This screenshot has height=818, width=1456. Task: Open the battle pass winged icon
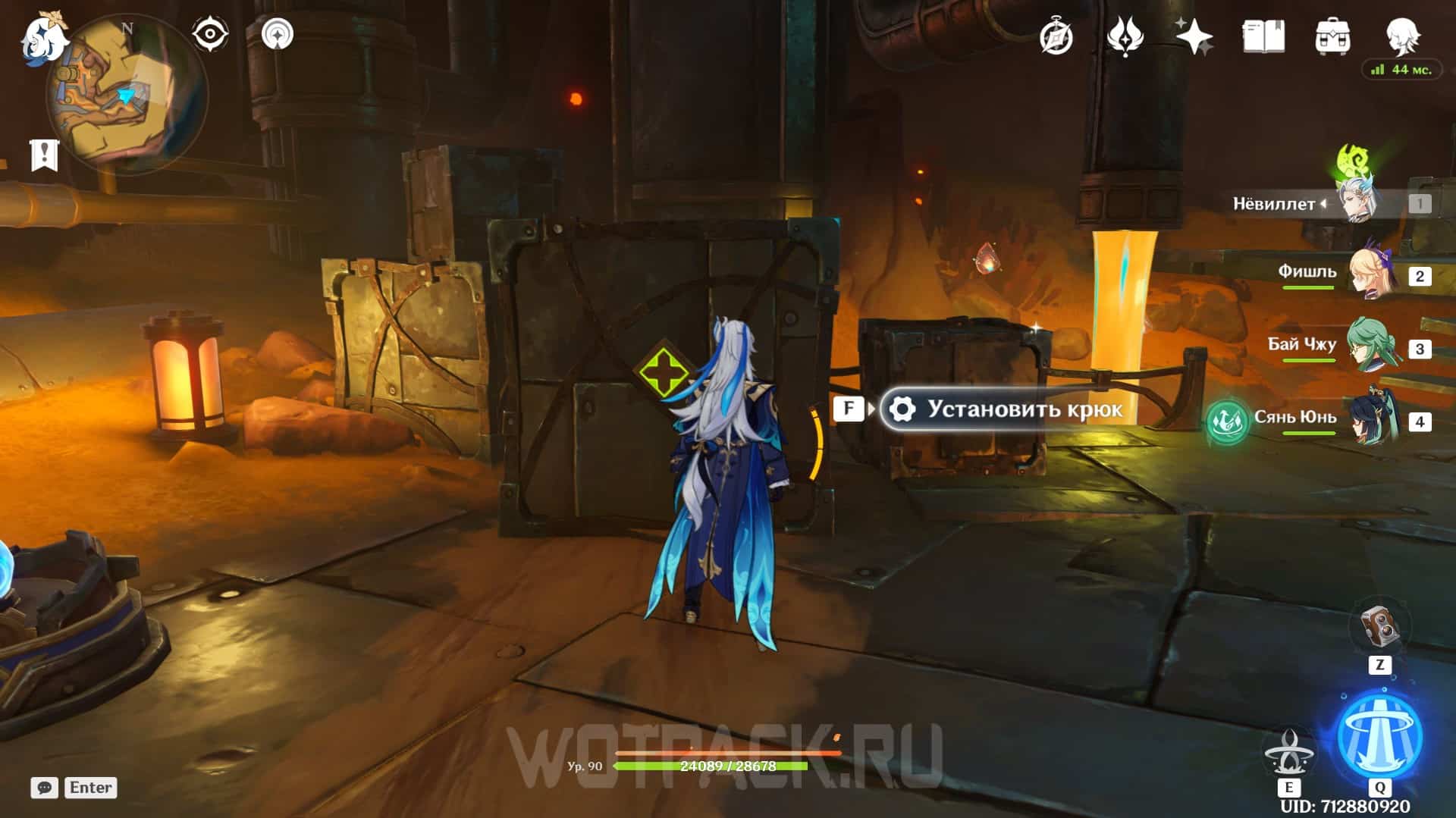[1125, 36]
